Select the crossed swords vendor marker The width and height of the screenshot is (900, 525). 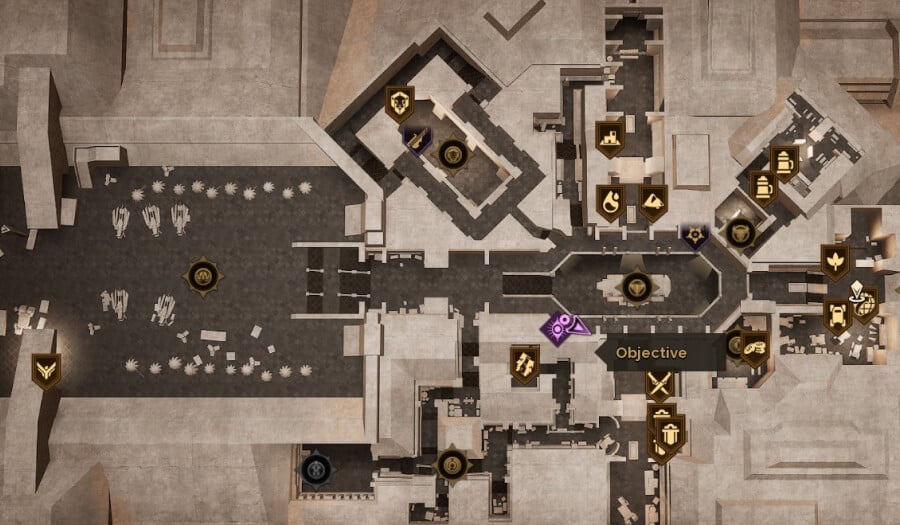point(658,384)
